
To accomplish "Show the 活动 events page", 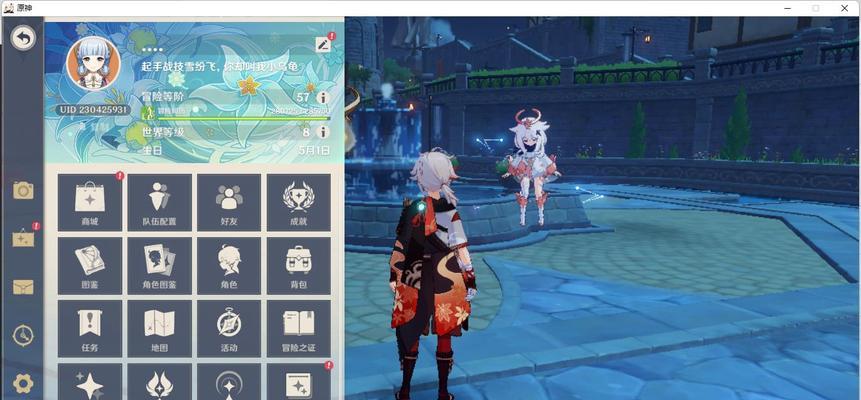I will pyautogui.click(x=229, y=329).
